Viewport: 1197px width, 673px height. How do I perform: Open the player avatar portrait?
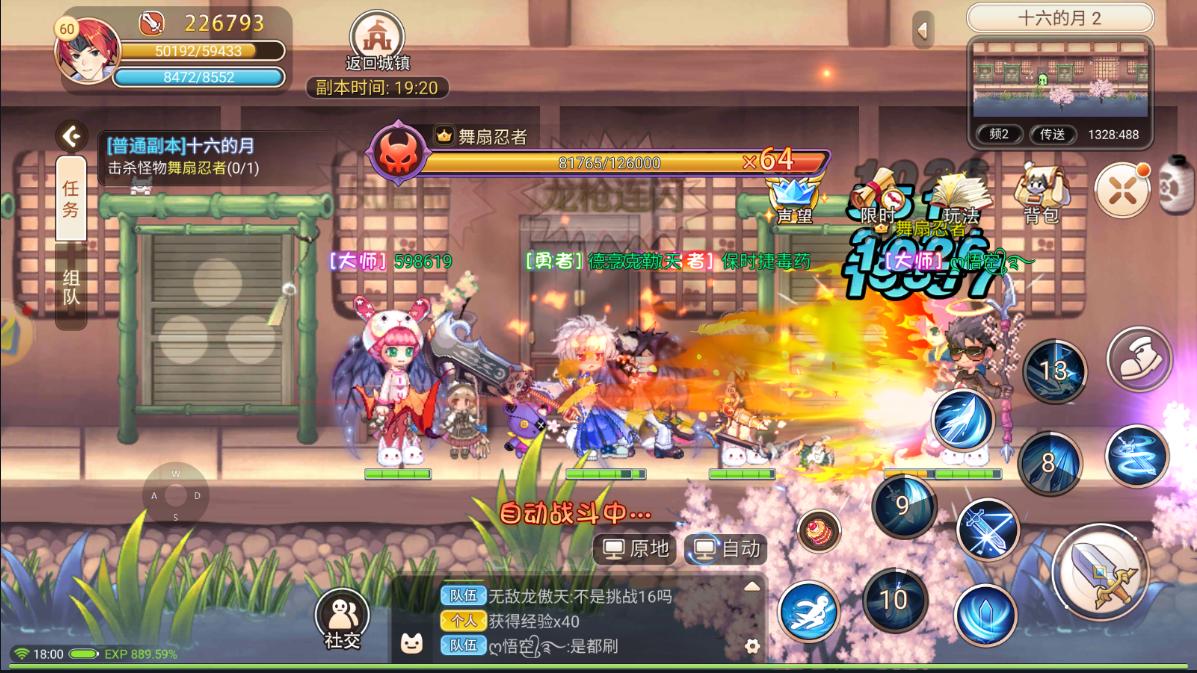coord(88,50)
